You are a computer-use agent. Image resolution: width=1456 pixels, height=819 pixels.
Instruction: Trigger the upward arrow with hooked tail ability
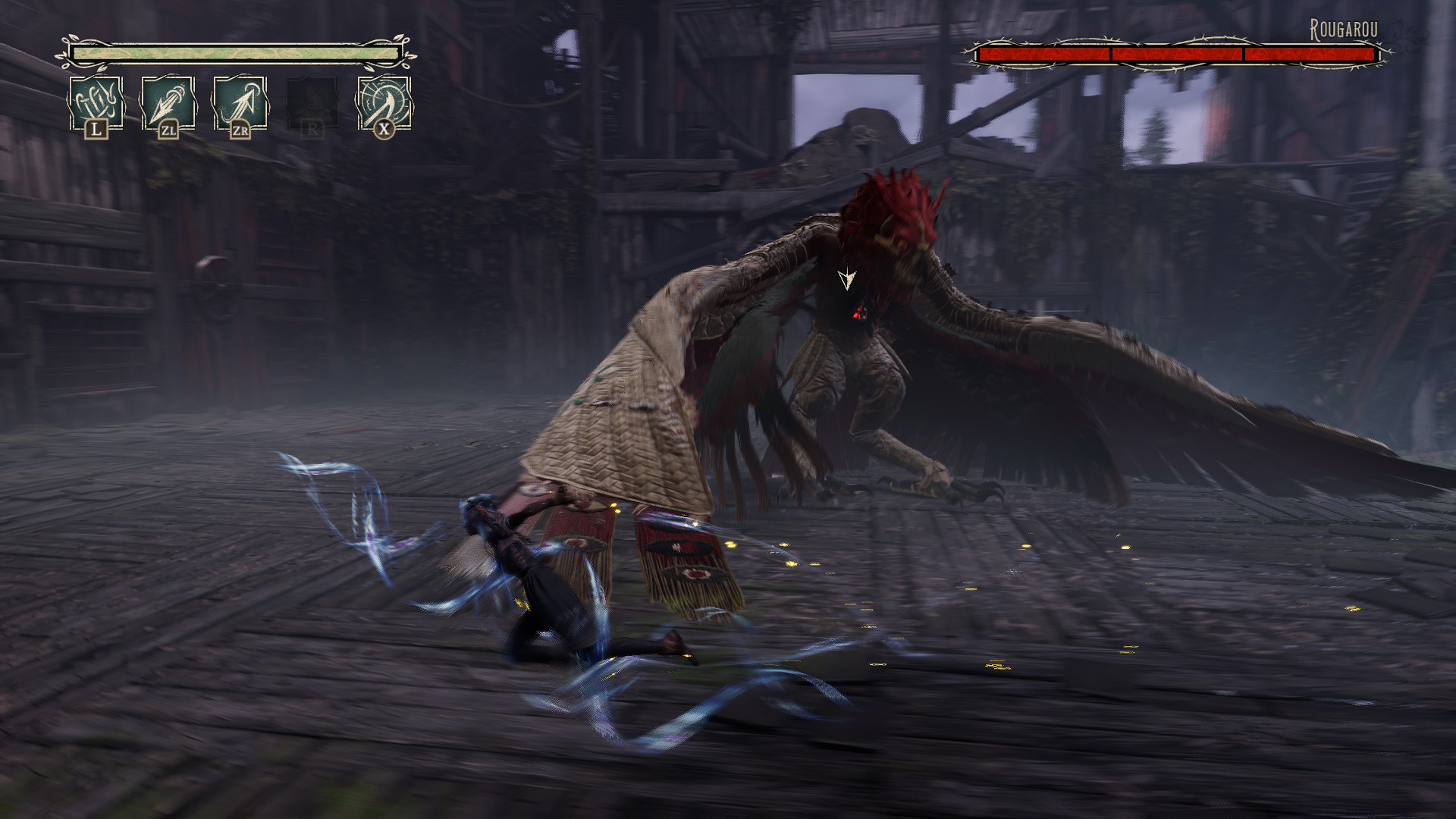click(x=240, y=103)
